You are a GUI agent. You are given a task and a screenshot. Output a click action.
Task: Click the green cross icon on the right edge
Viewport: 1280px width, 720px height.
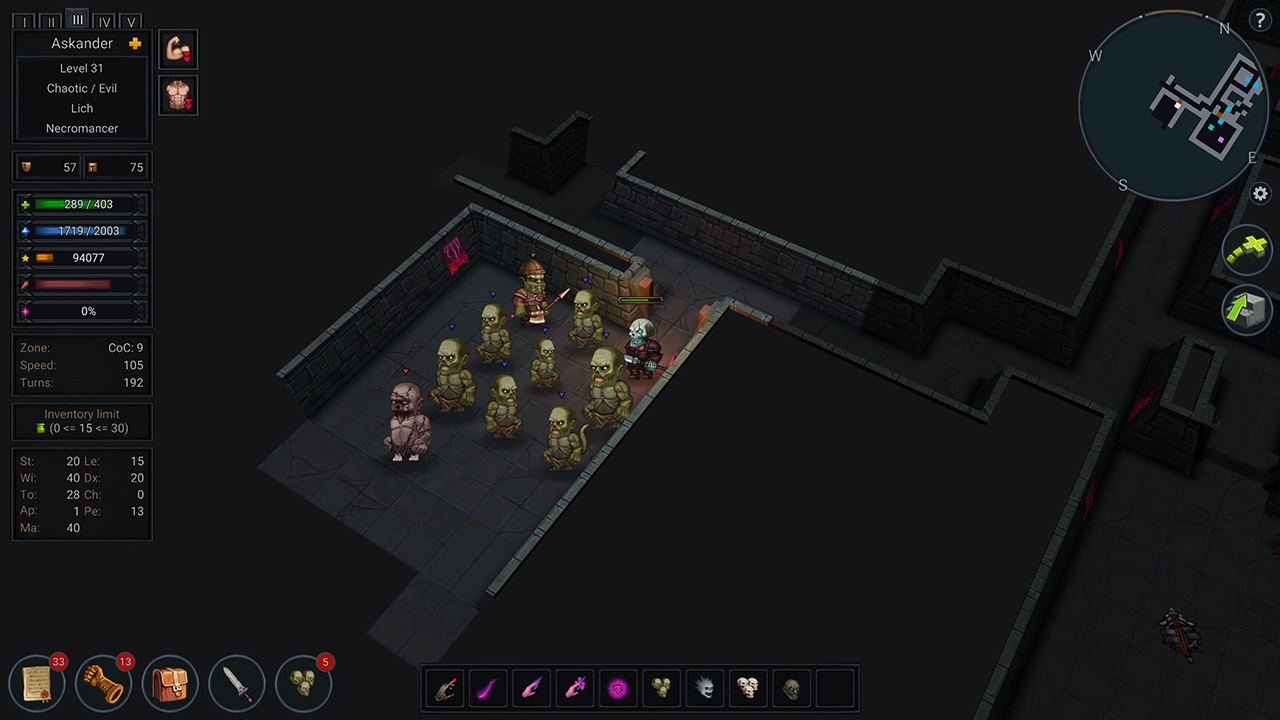pos(1246,250)
